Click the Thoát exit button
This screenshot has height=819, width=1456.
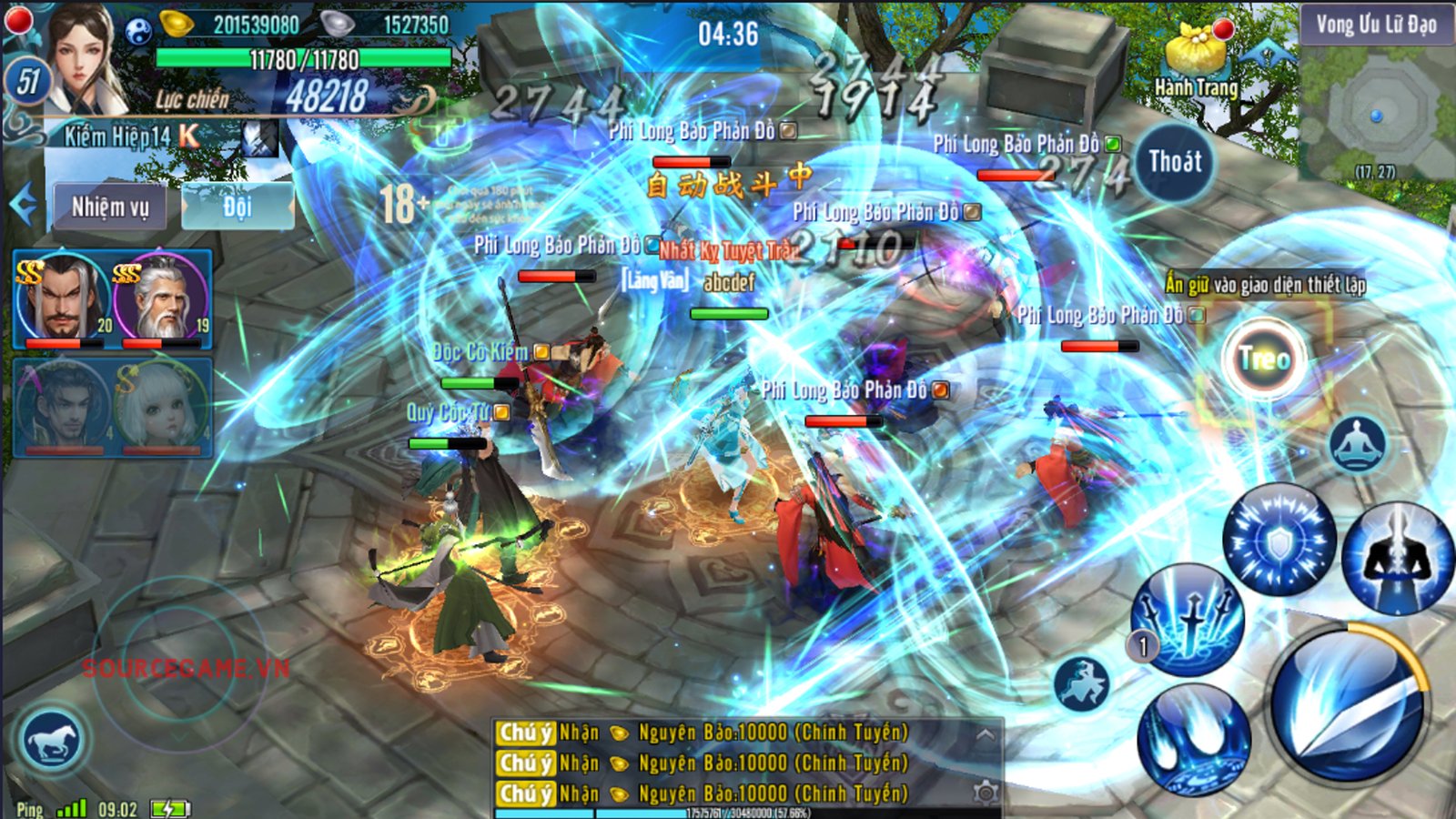click(x=1175, y=163)
